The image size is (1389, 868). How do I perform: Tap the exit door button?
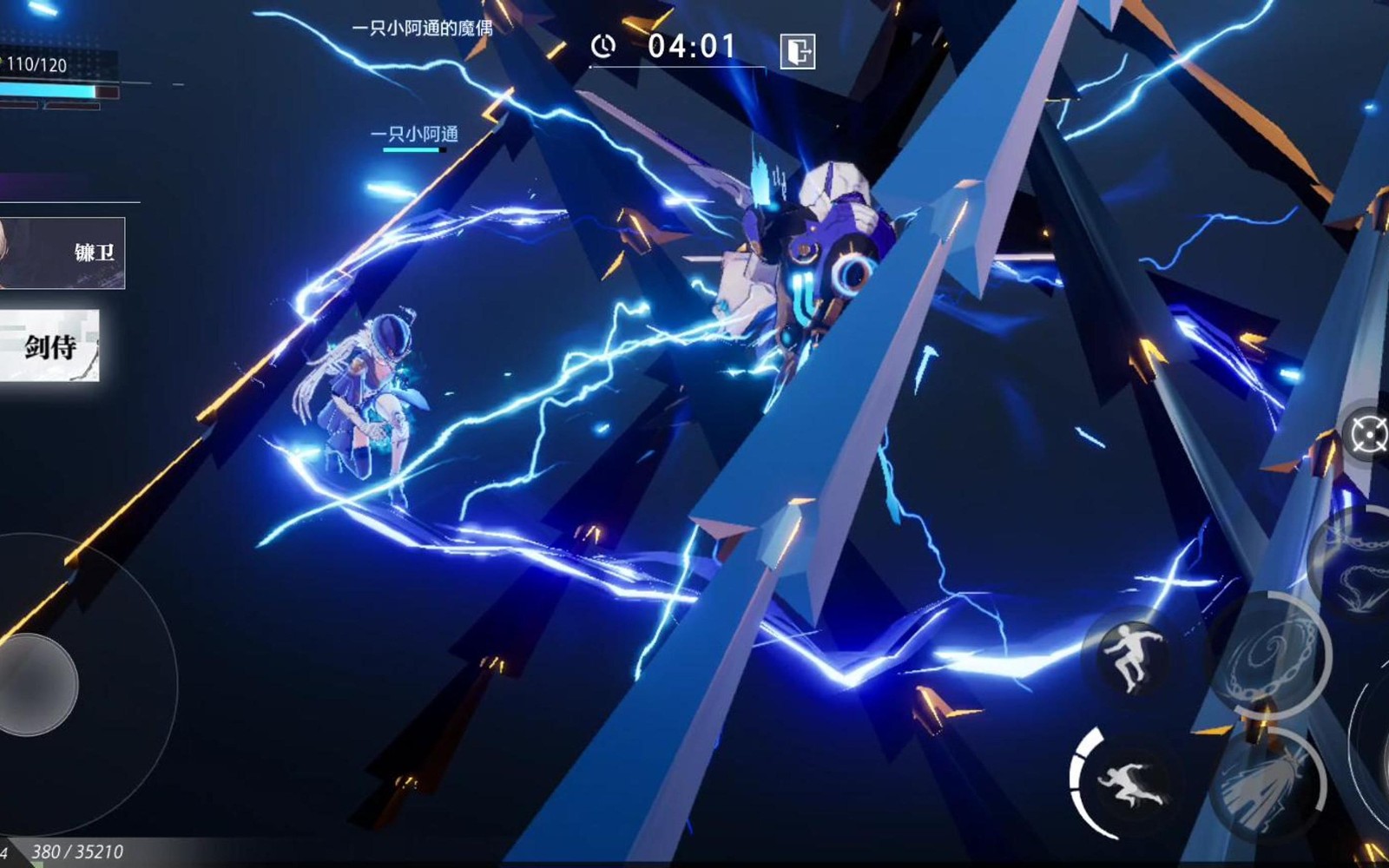[x=797, y=51]
